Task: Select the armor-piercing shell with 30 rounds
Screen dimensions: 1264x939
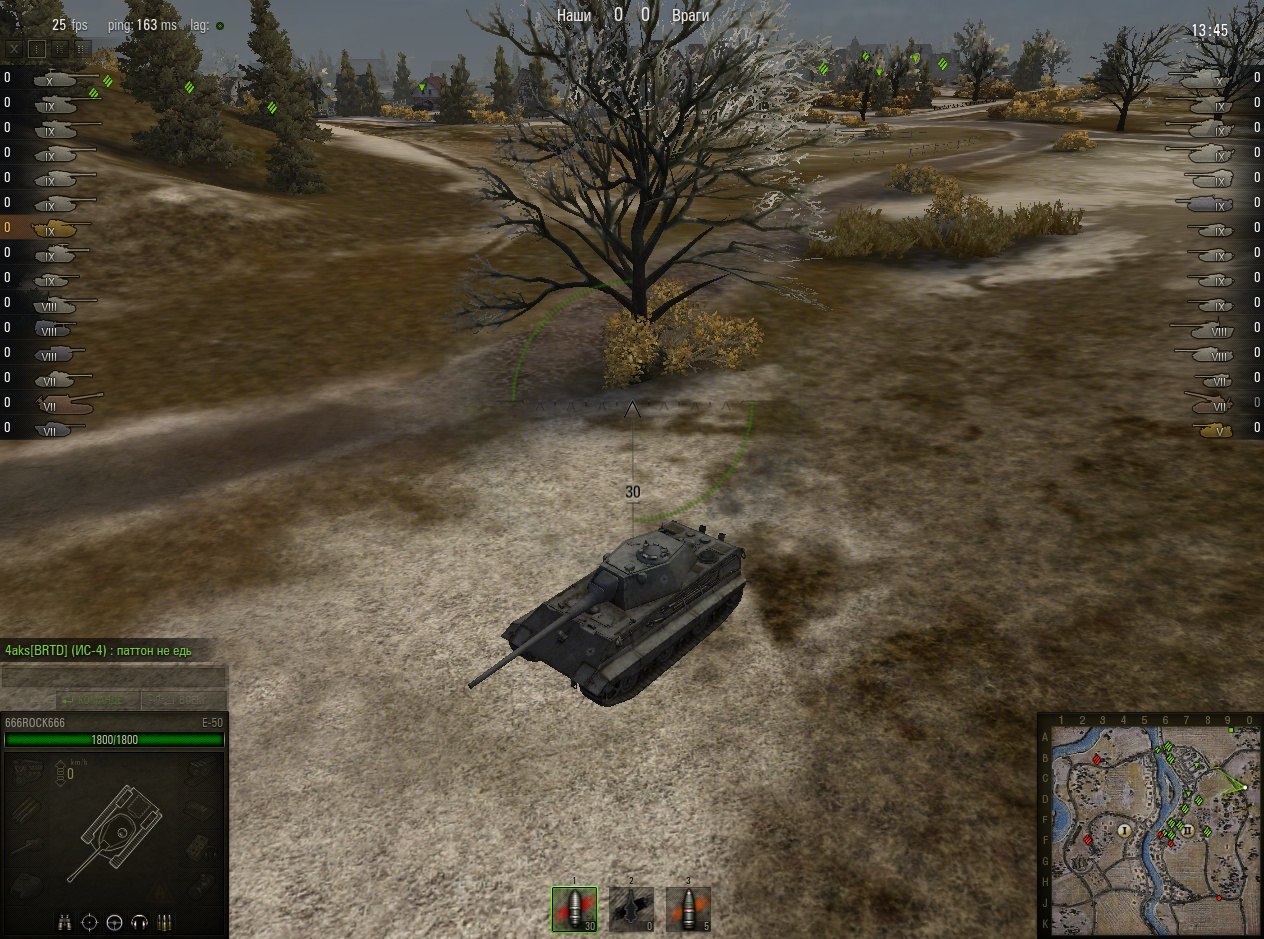Action: coord(574,909)
